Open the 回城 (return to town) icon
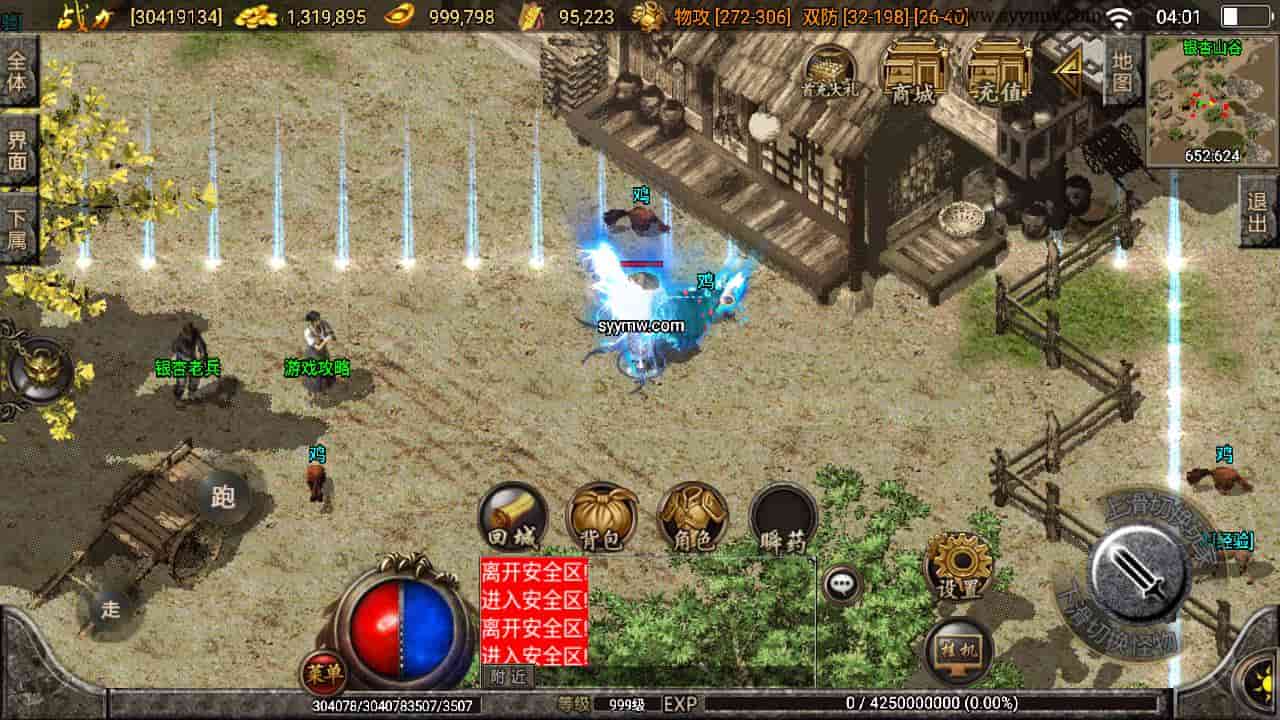The image size is (1280, 720). [513, 520]
